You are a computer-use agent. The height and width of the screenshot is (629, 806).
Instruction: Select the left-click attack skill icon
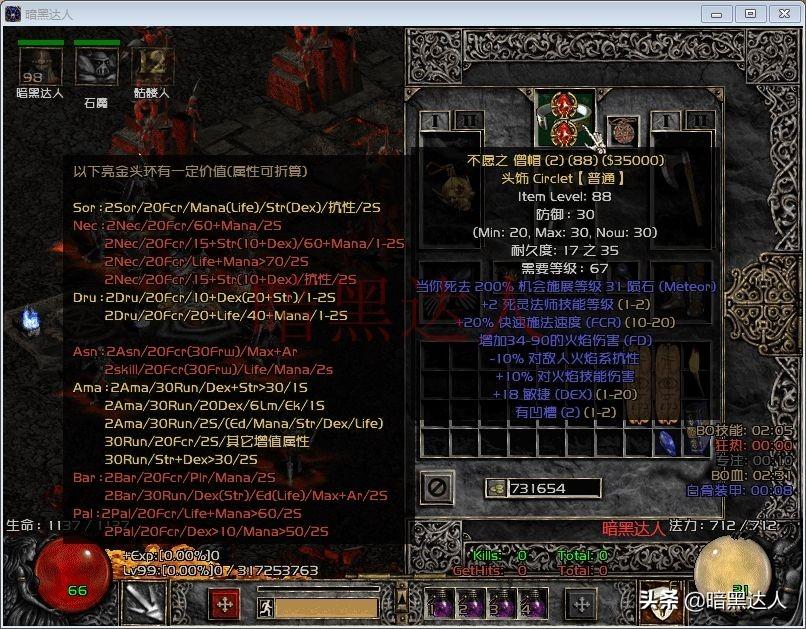[141, 602]
